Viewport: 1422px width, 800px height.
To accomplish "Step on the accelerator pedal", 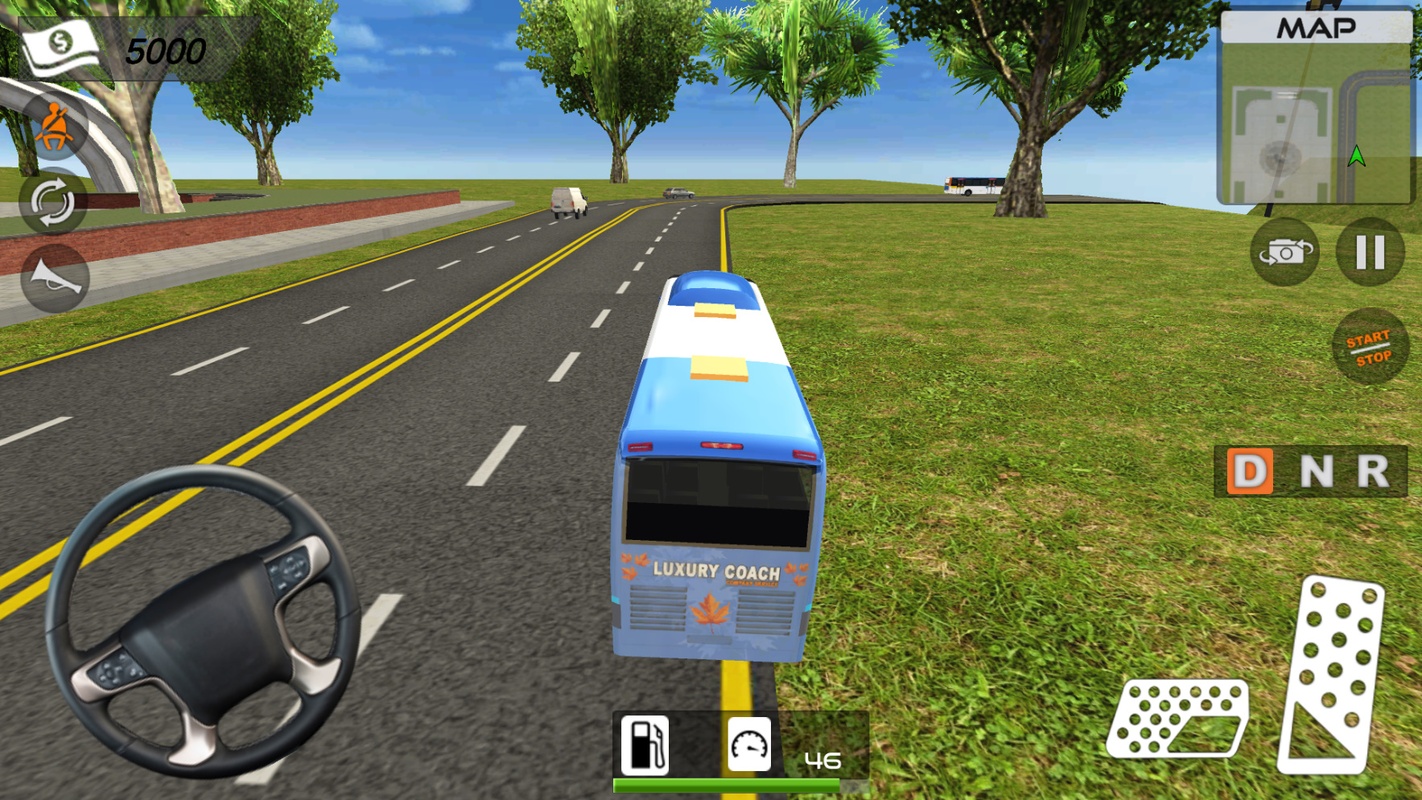I will [1332, 673].
